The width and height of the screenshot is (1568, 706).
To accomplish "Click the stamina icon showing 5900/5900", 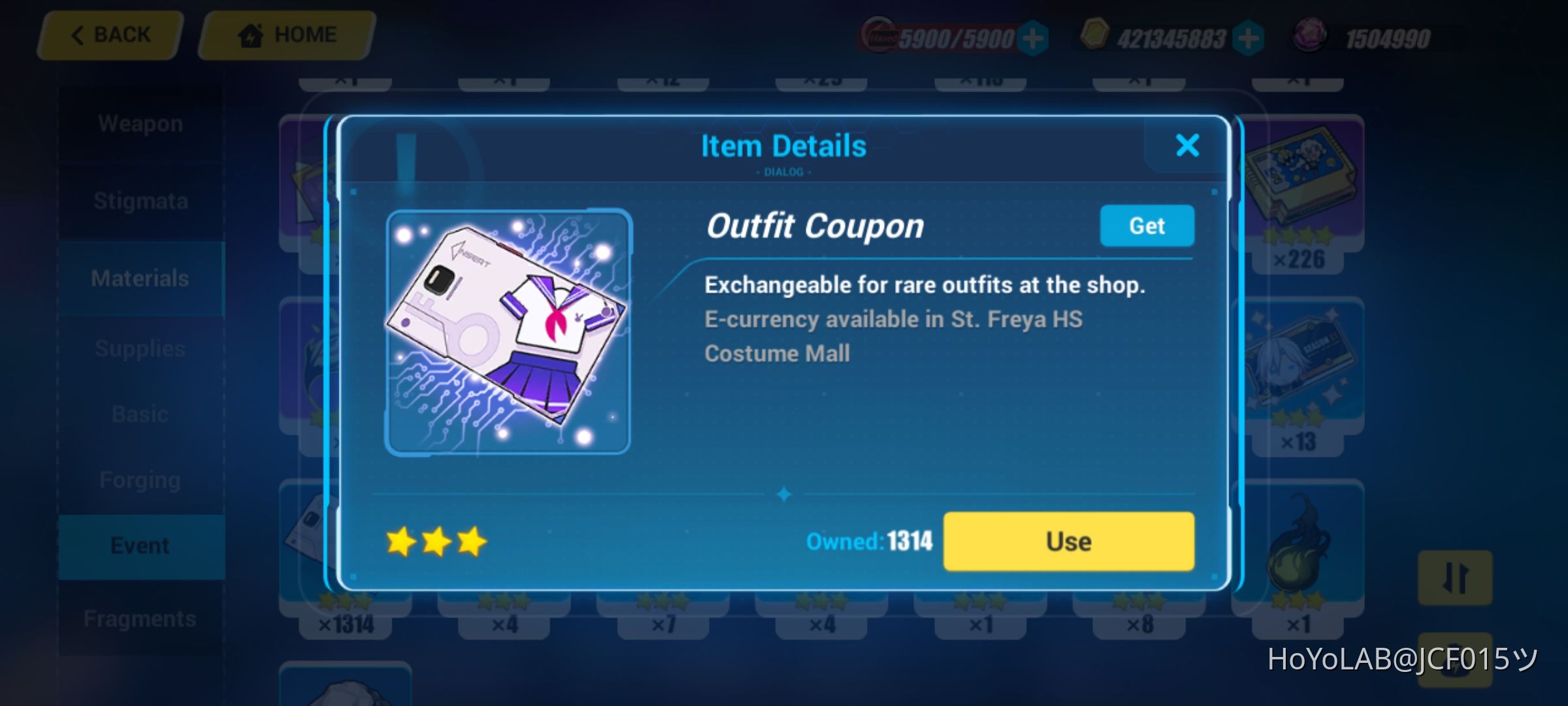I will [878, 36].
